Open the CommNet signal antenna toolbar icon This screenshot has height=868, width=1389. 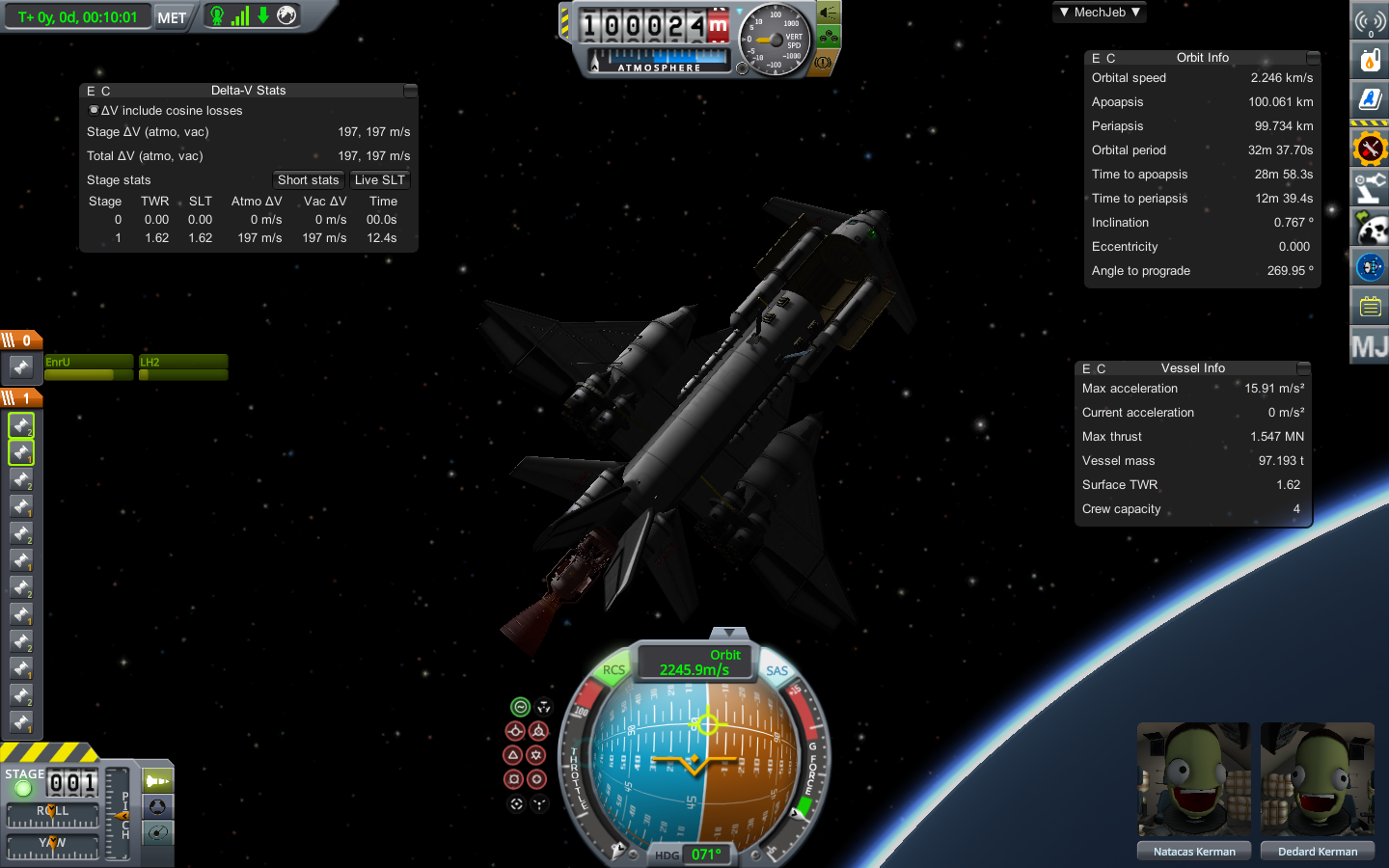1370,20
